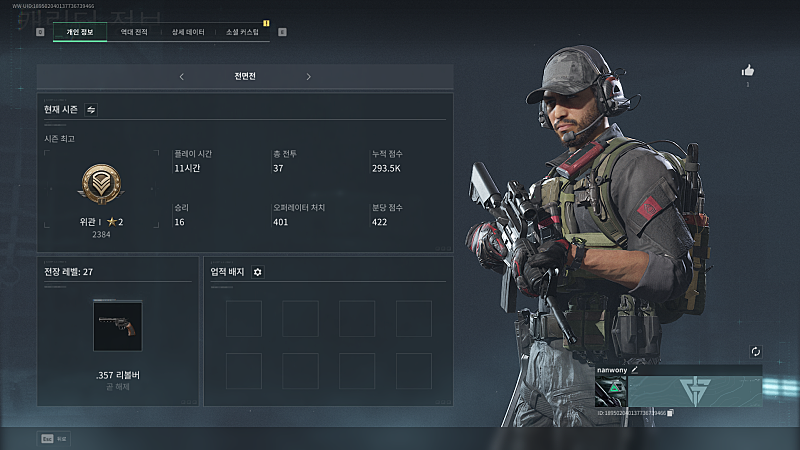Click the right arrow beside 전면전
This screenshot has height=450, width=800.
[308, 76]
